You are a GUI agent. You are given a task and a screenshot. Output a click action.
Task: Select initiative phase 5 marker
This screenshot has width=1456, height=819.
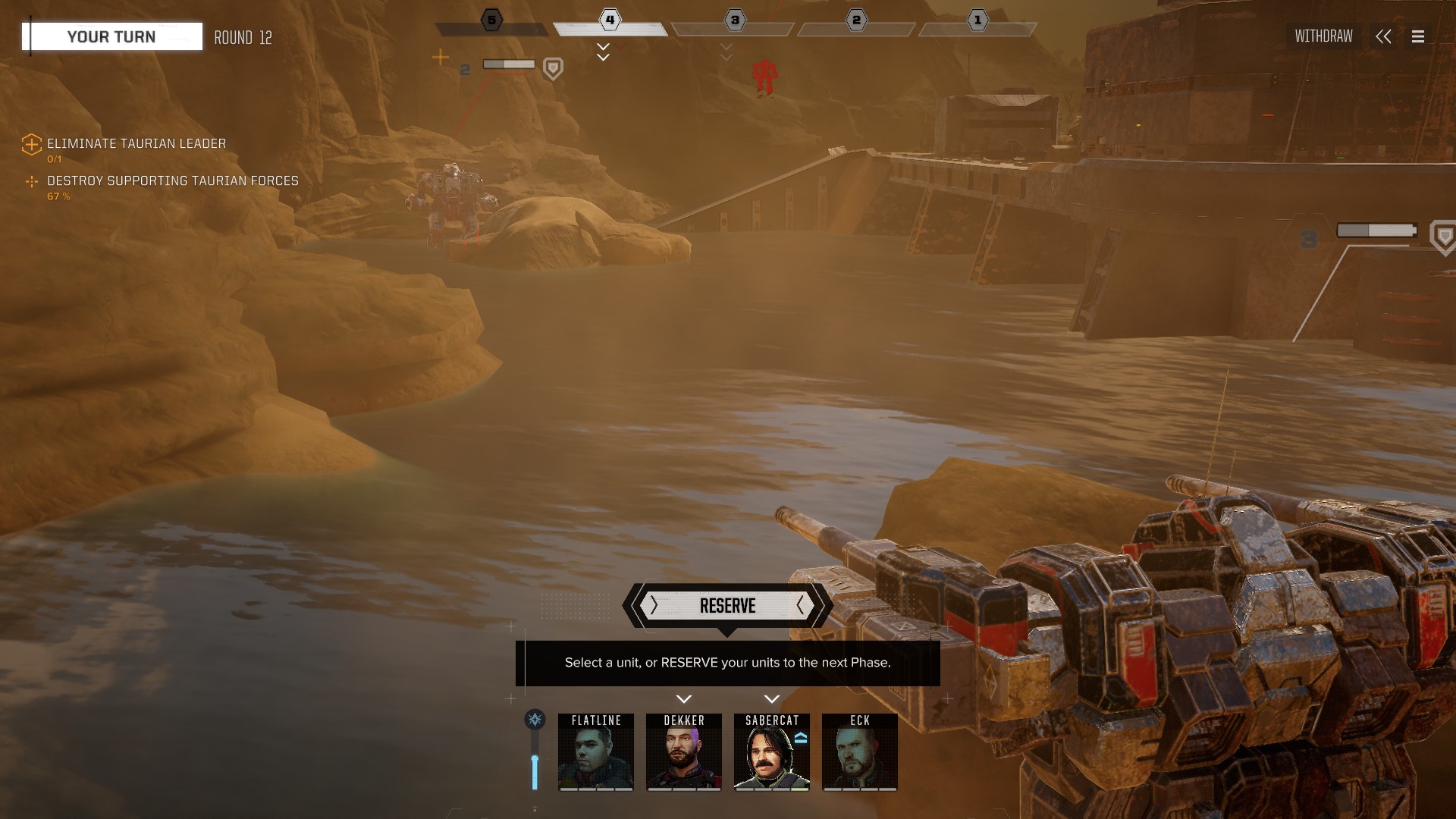[x=491, y=20]
